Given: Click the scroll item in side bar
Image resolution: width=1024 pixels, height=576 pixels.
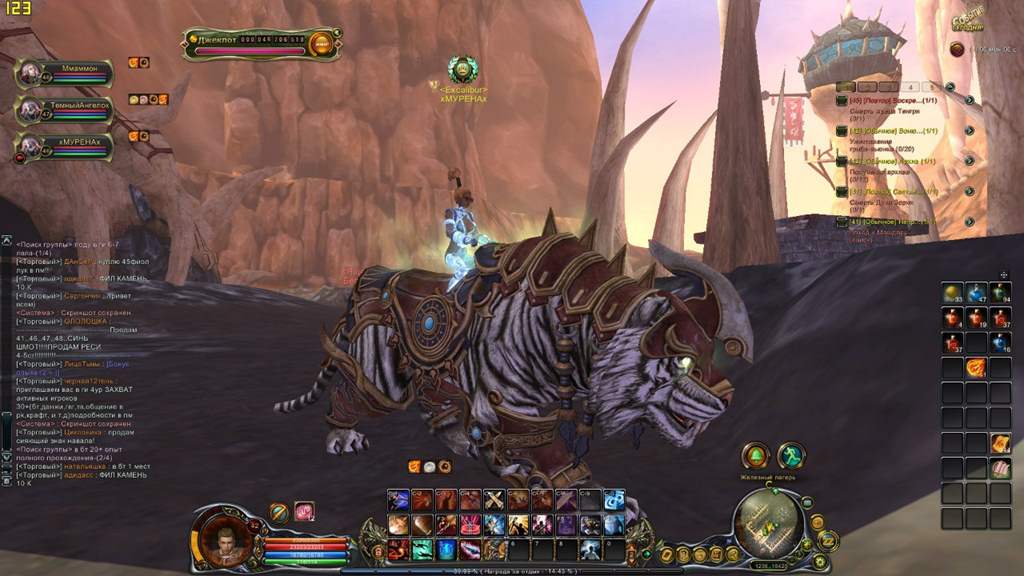Looking at the screenshot, I should pyautogui.click(x=1000, y=443).
